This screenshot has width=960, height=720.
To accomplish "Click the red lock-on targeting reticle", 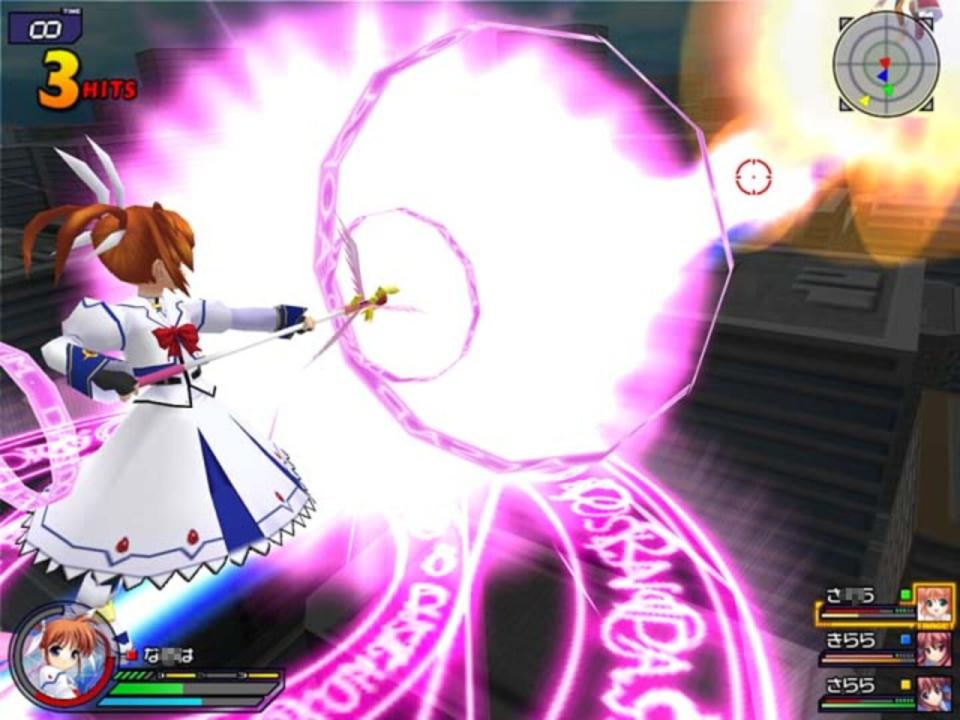I will tap(753, 177).
